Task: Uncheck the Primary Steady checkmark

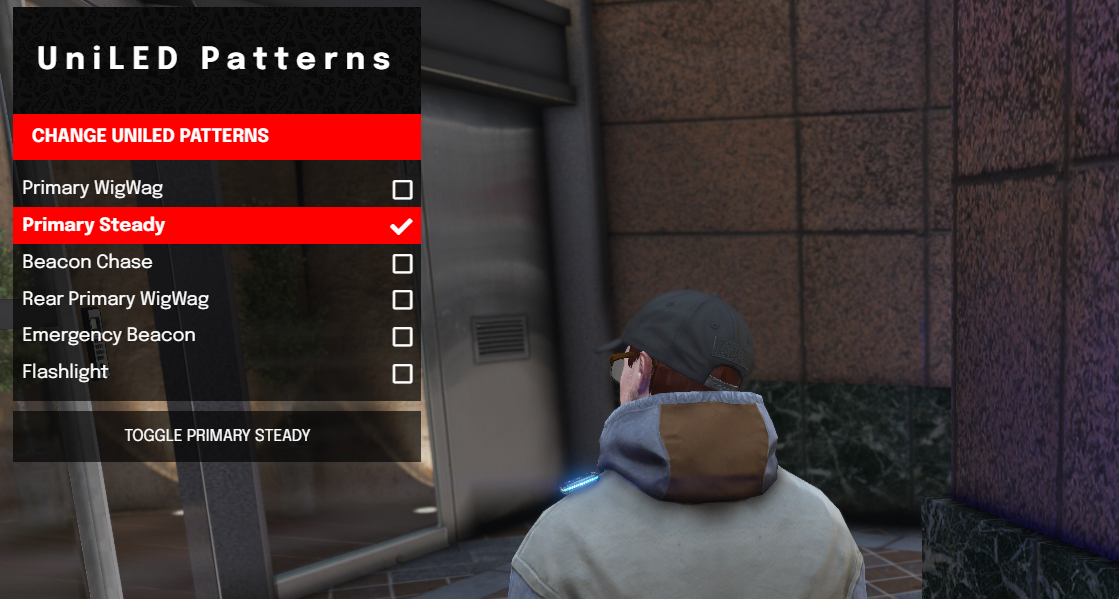Action: coord(401,226)
